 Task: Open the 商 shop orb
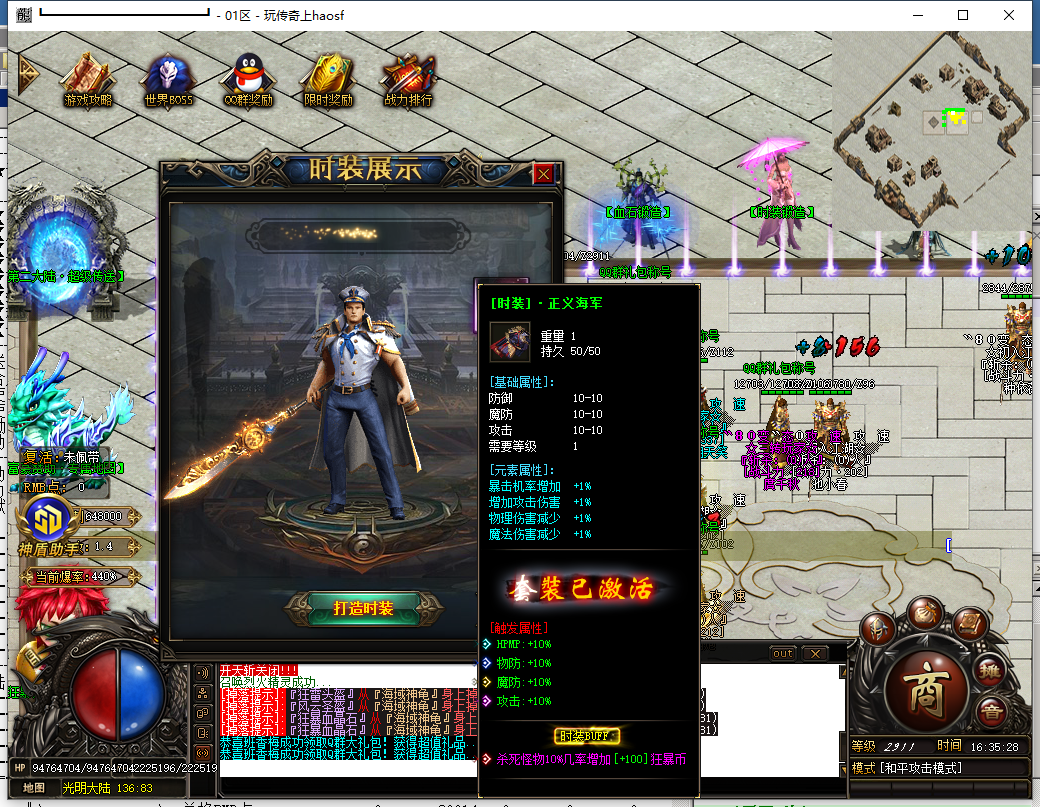coord(928,690)
